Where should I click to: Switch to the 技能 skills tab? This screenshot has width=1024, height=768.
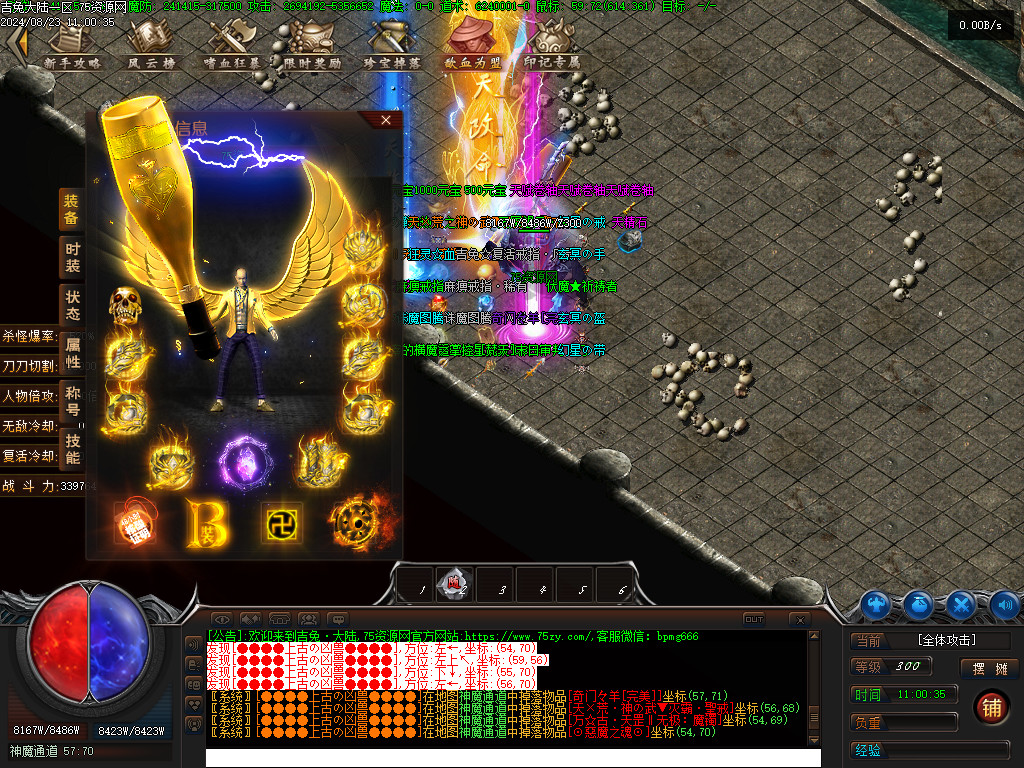[x=72, y=448]
